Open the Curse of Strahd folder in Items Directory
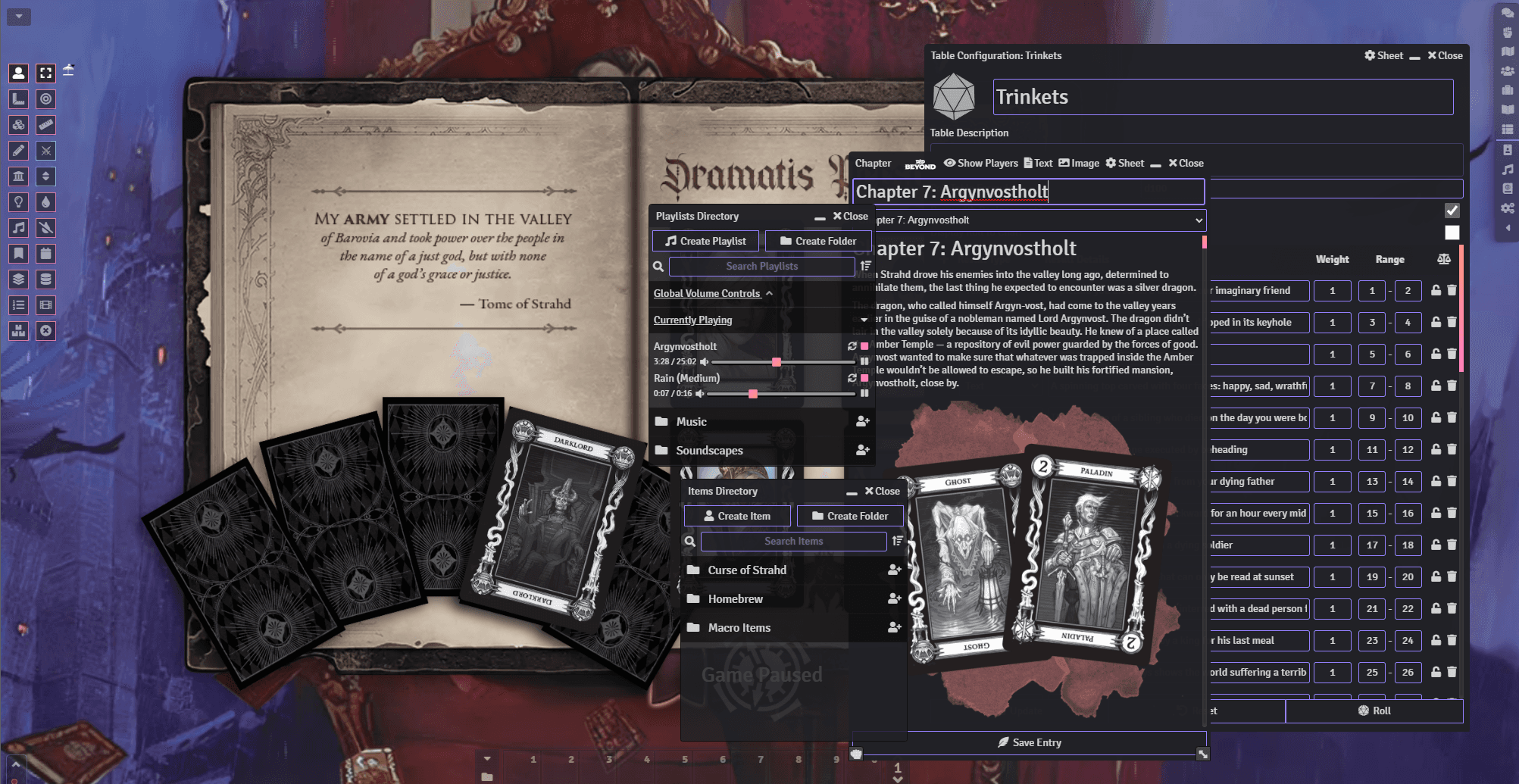Image resolution: width=1519 pixels, height=784 pixels. coord(746,570)
